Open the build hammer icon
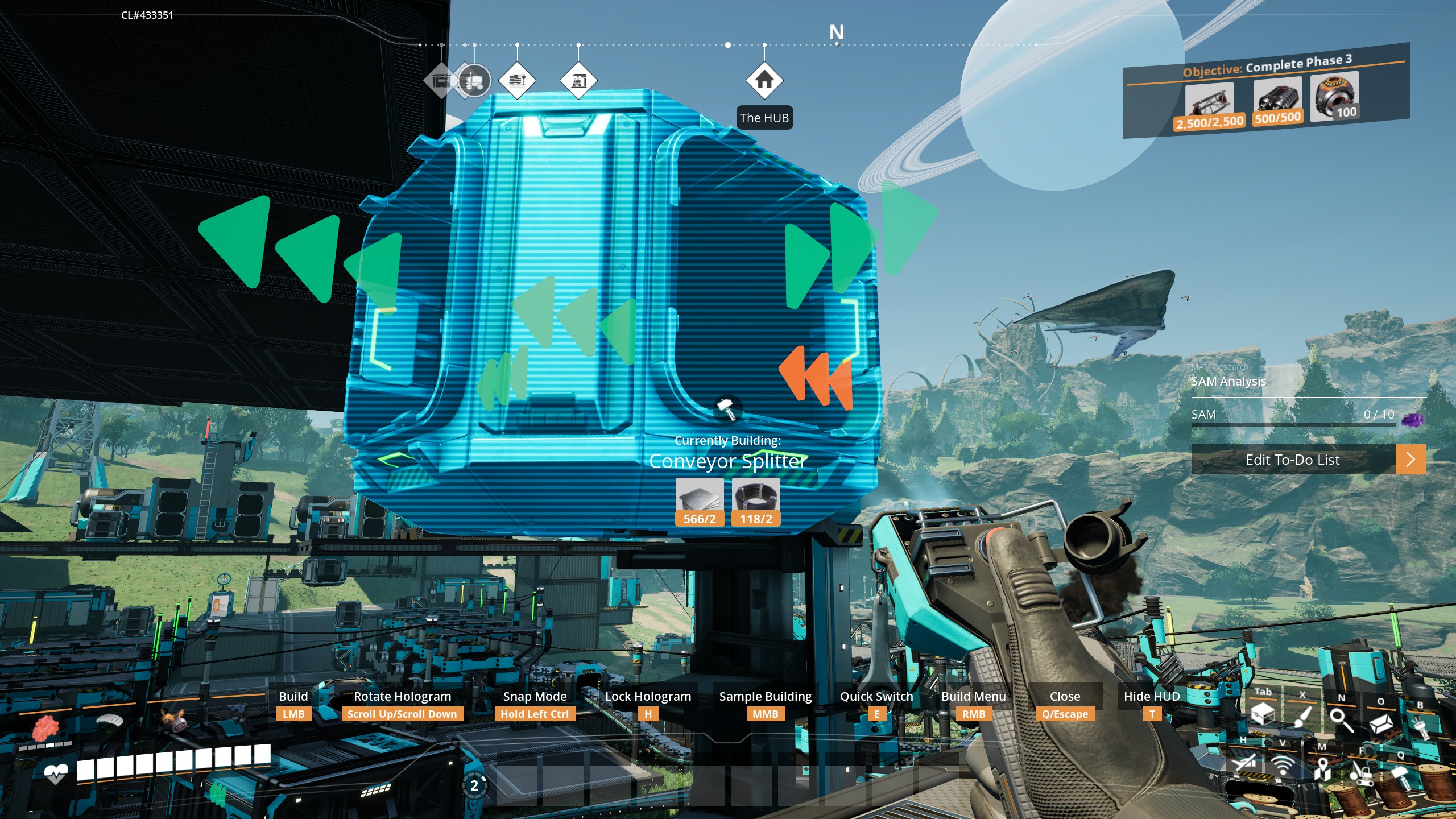This screenshot has width=1456, height=819. pos(1400,775)
